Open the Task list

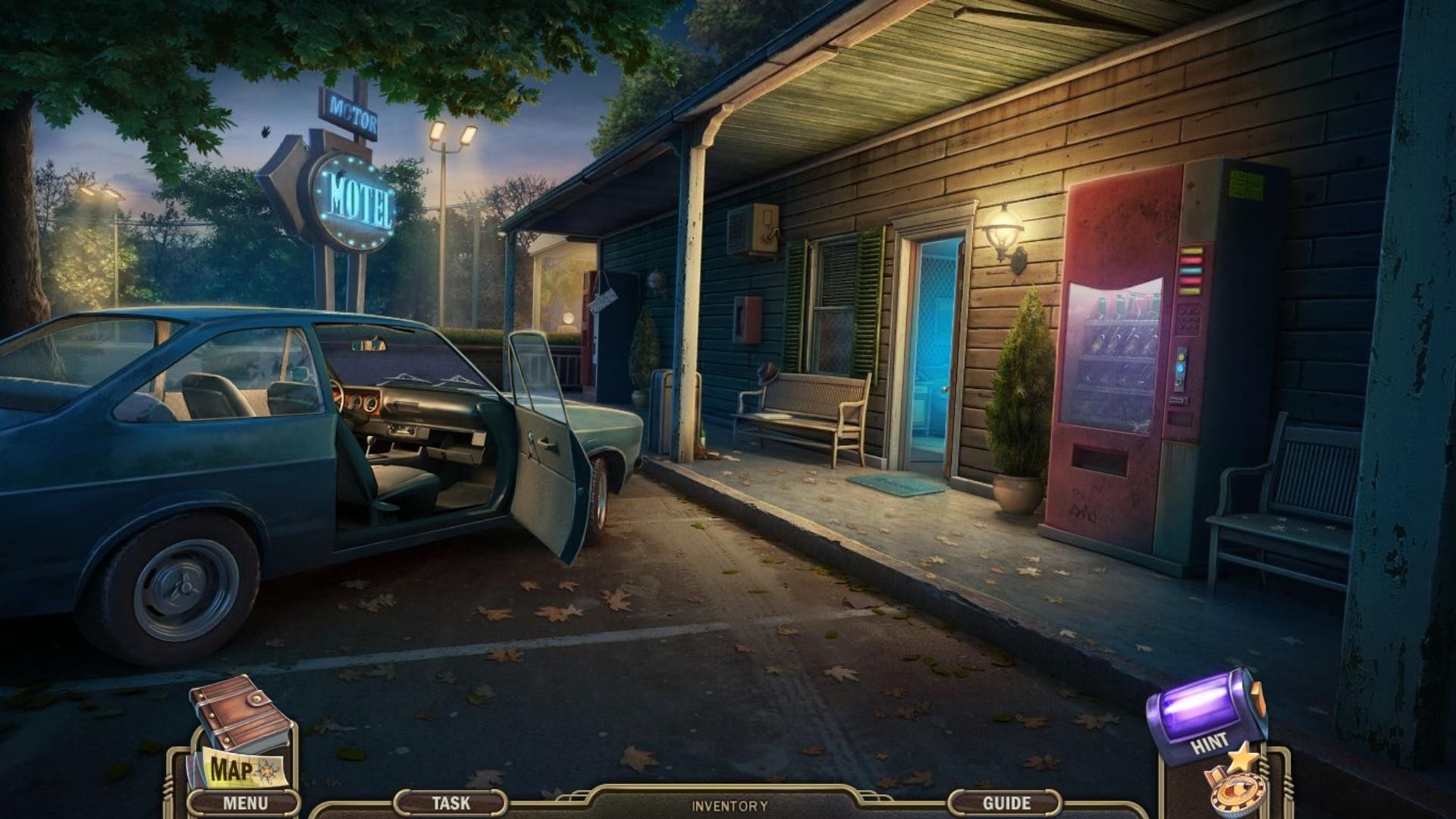450,802
